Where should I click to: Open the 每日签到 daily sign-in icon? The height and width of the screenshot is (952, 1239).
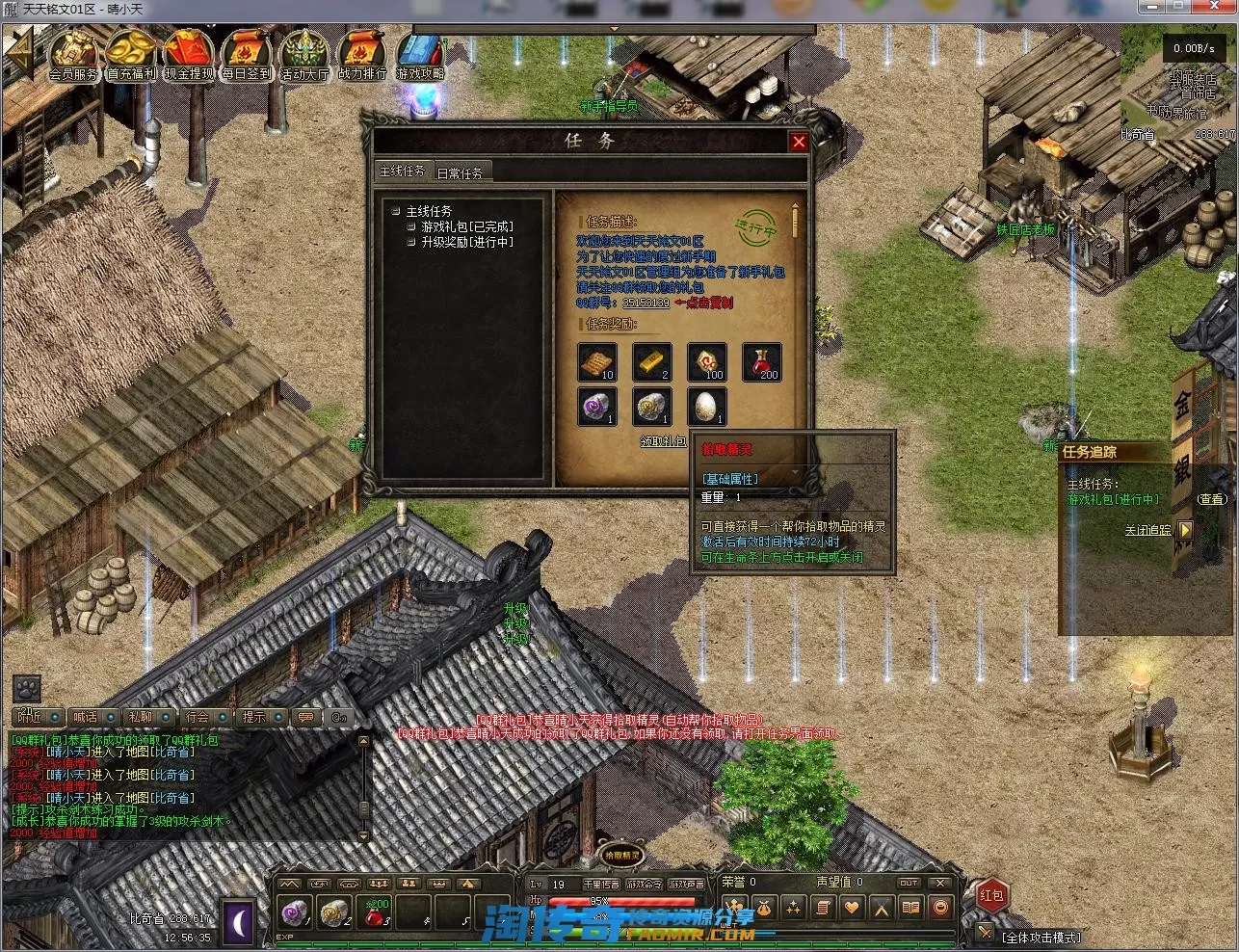247,56
